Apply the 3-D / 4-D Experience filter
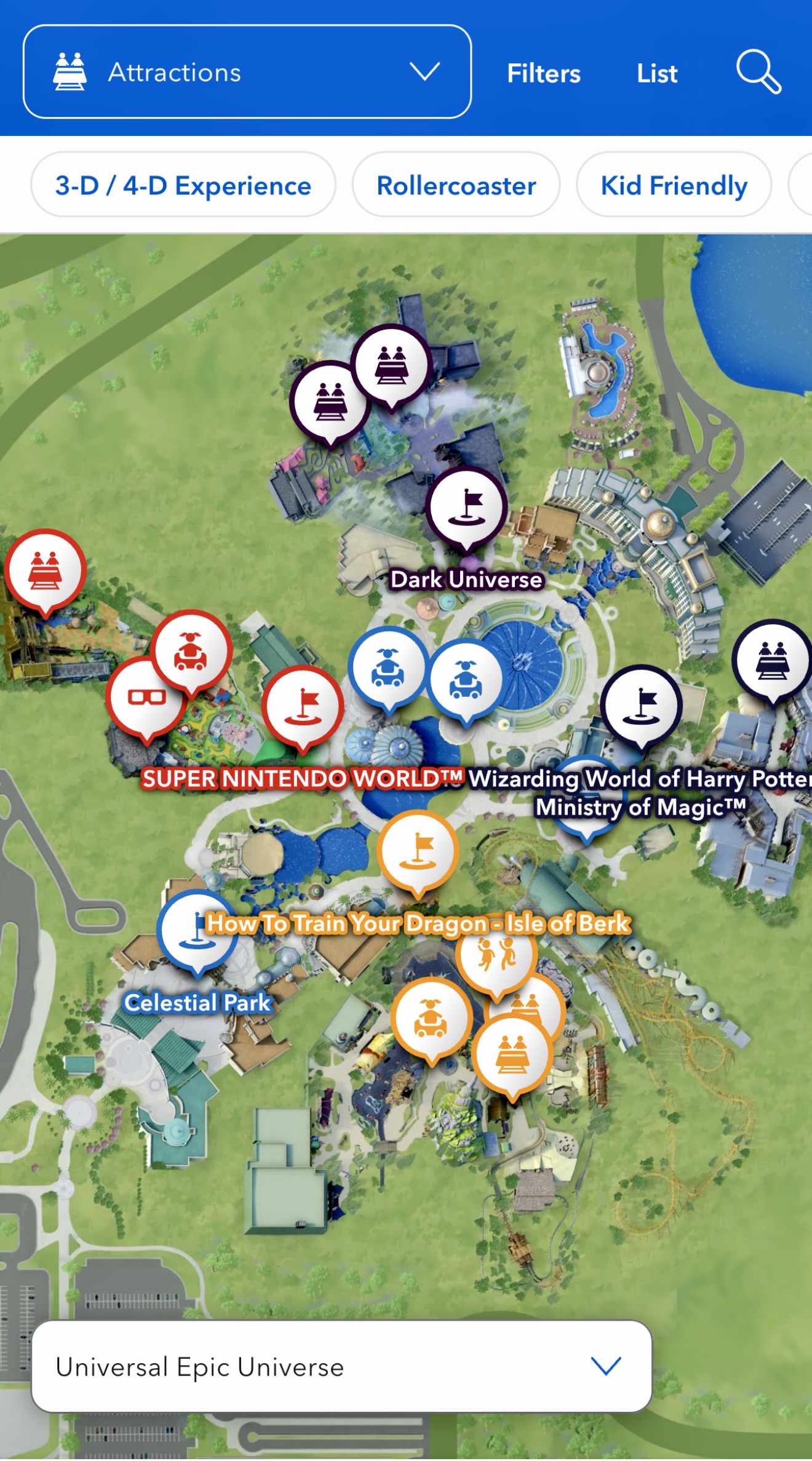The height and width of the screenshot is (1461, 812). 183,185
